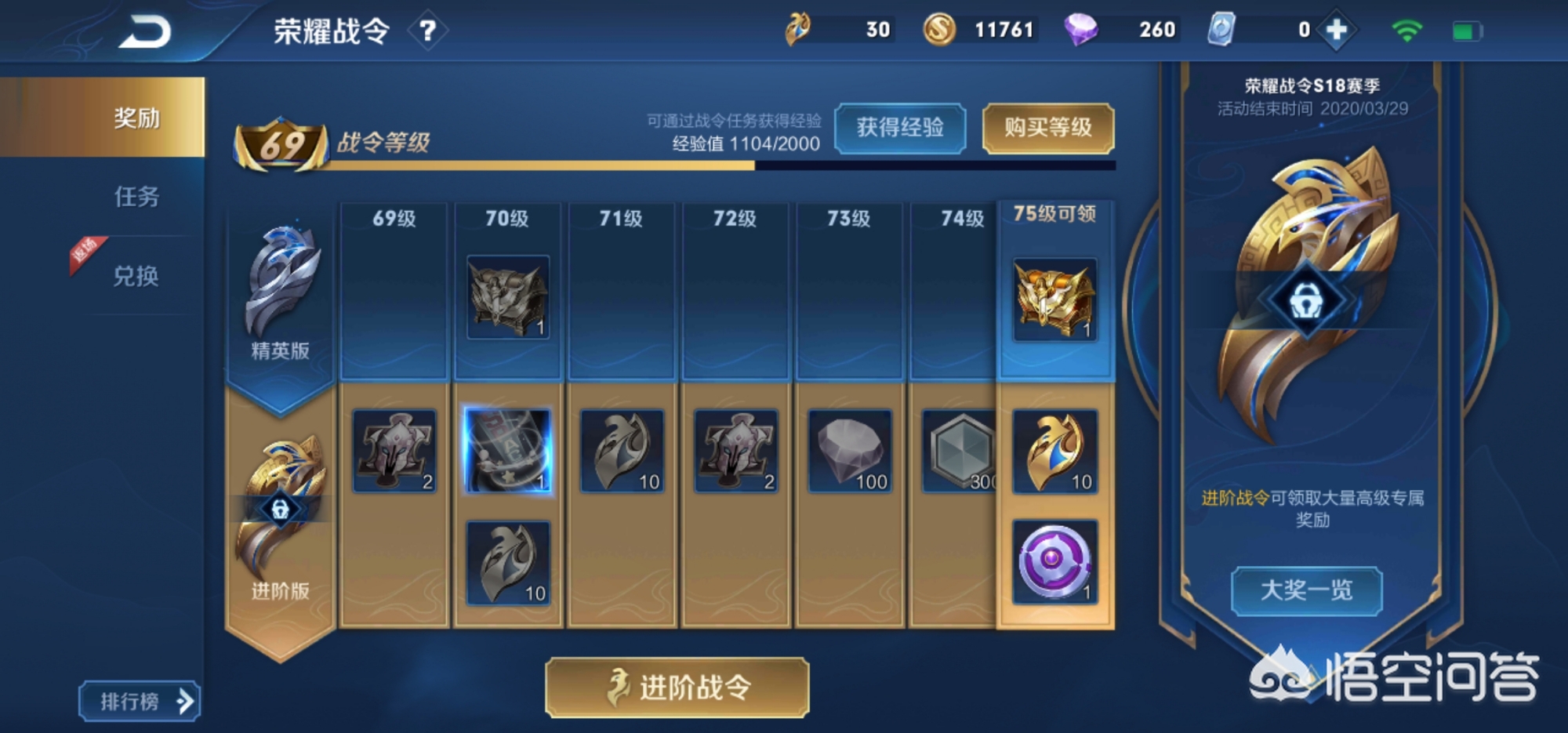Switch to the 任务 tab

[136, 196]
